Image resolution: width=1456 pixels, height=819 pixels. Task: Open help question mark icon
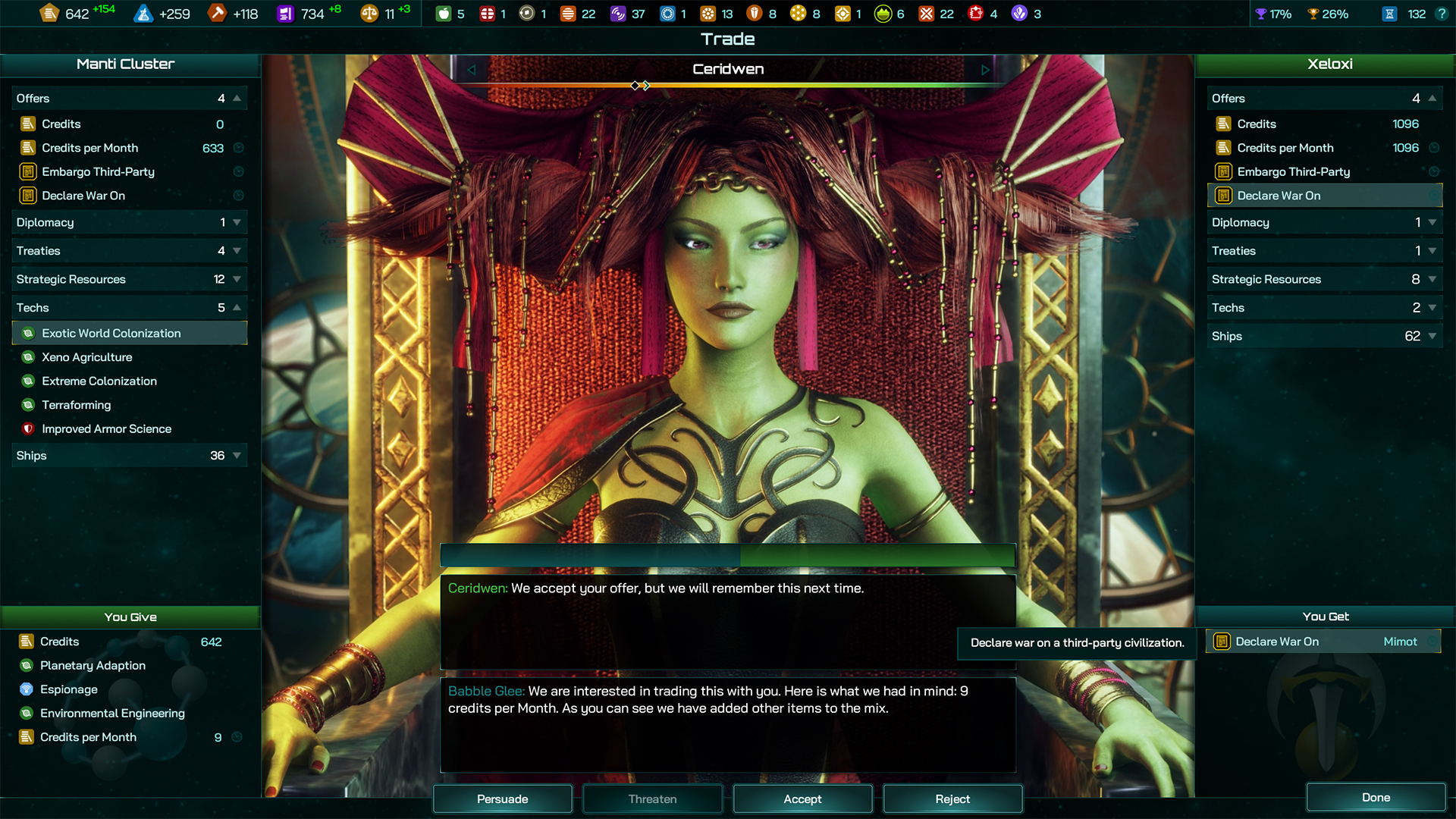click(x=1442, y=14)
